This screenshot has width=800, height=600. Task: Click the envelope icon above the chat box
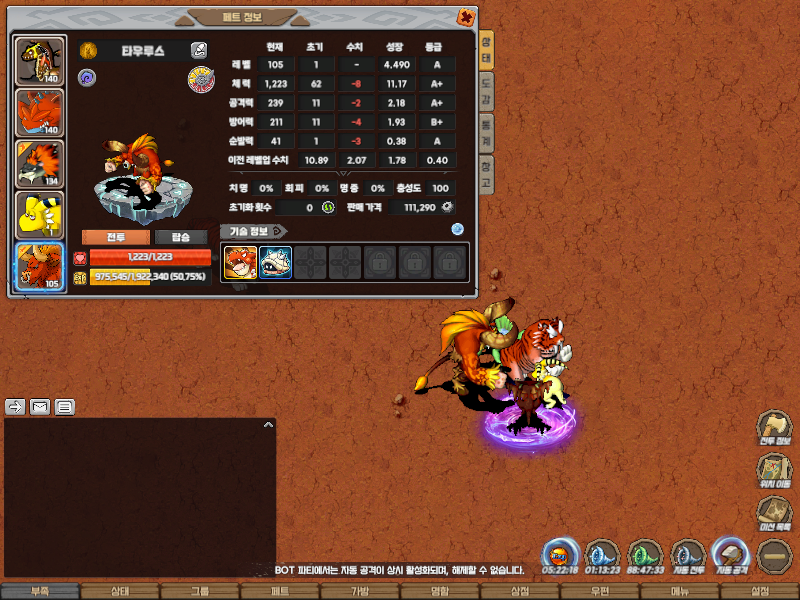pos(40,407)
